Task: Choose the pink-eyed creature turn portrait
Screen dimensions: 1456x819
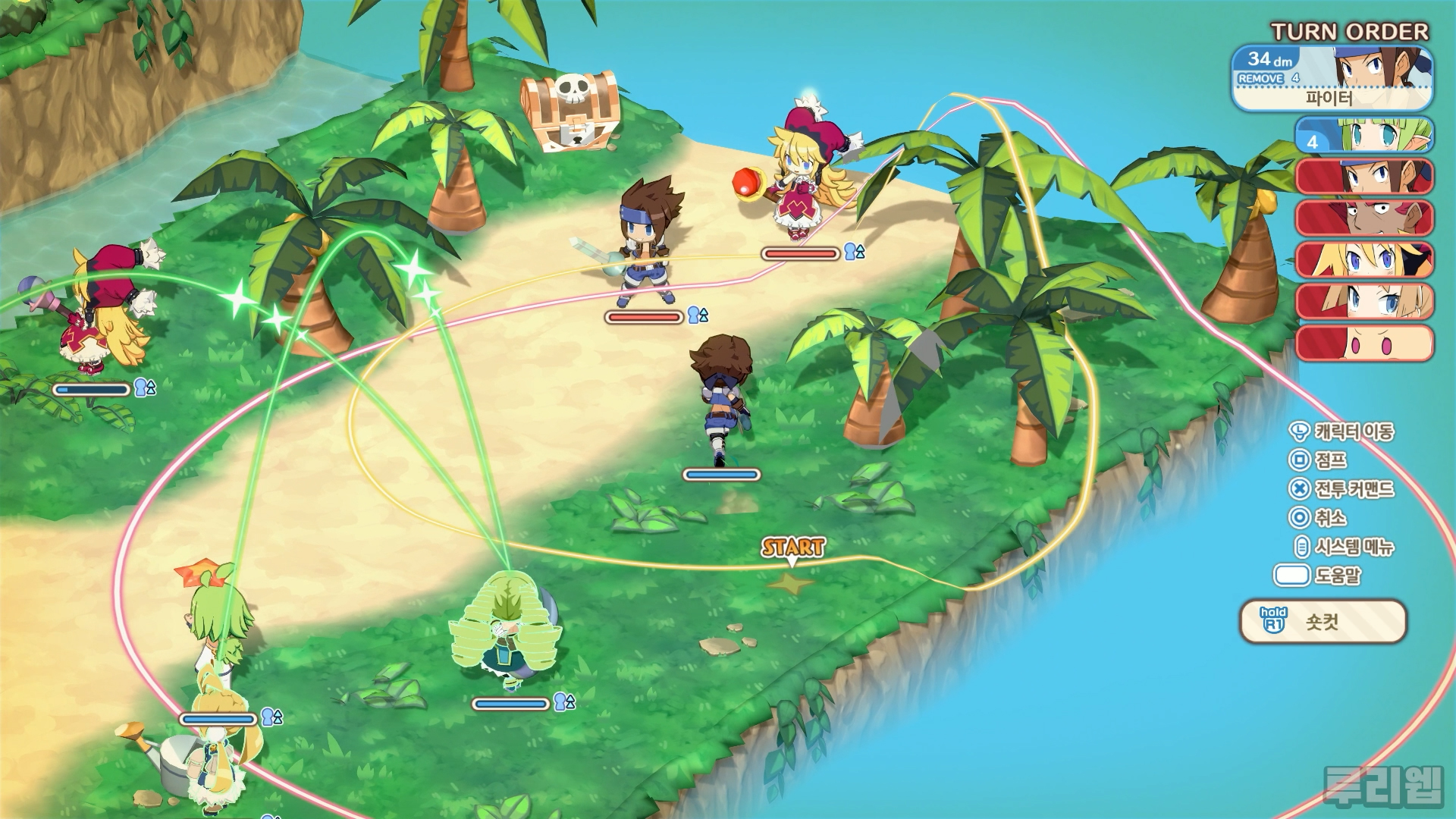Action: click(1364, 343)
